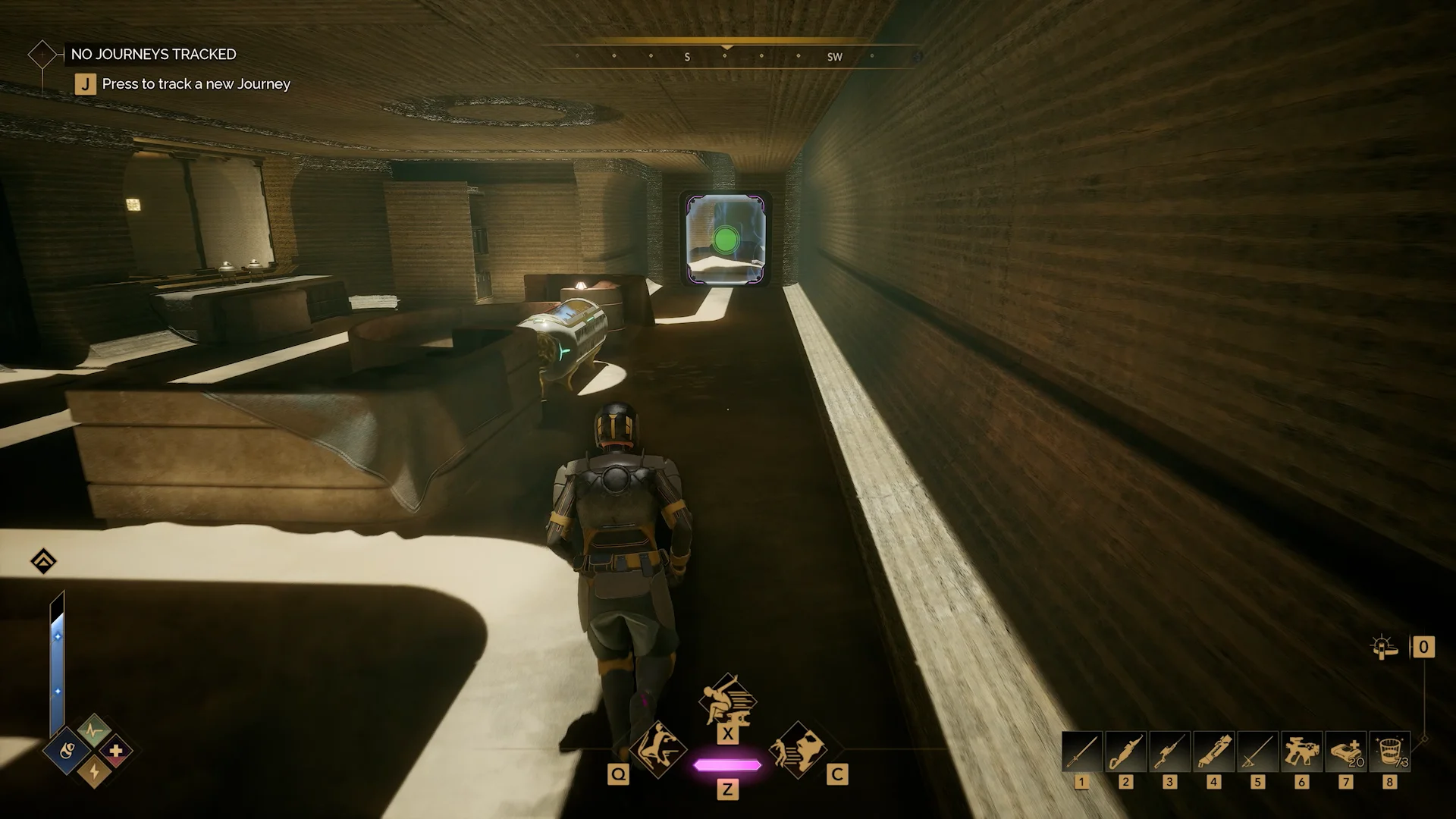This screenshot has width=1456, height=819.
Task: Select the sword in hotbar slot 1
Action: (x=1082, y=752)
